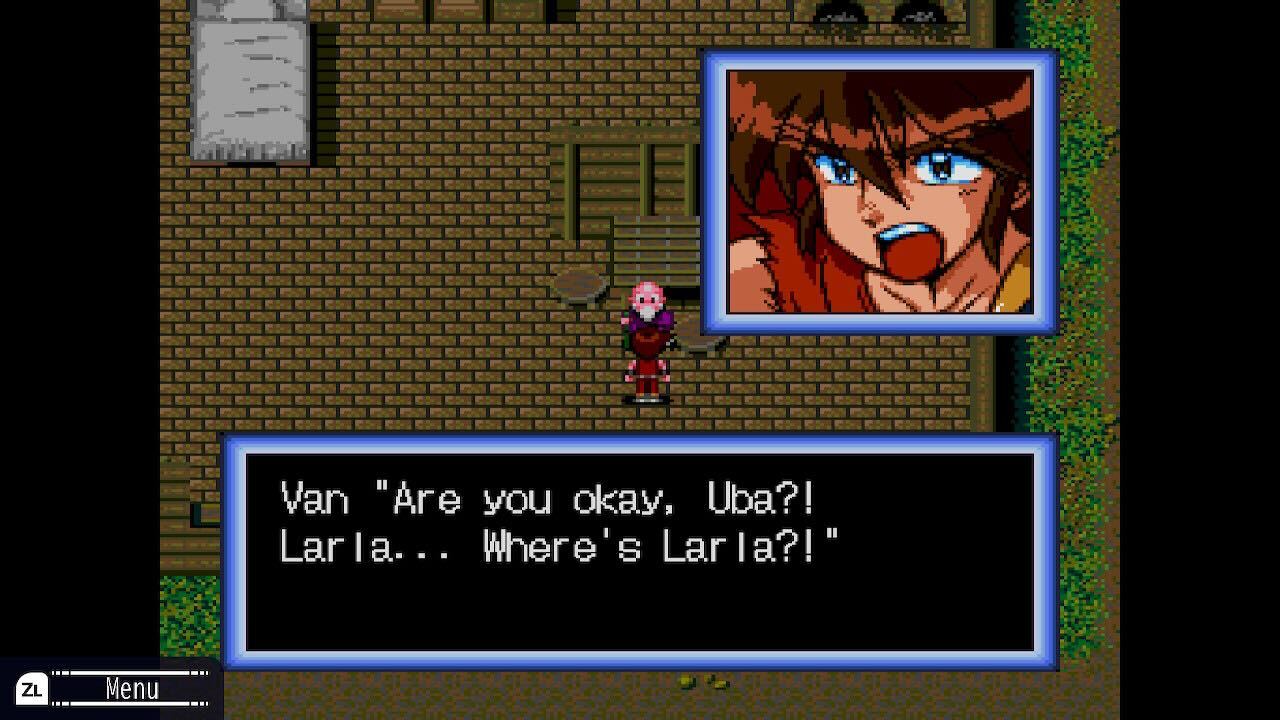Click Uba's character sprite in the courtyard
Image resolution: width=1280 pixels, height=720 pixels.
651,340
